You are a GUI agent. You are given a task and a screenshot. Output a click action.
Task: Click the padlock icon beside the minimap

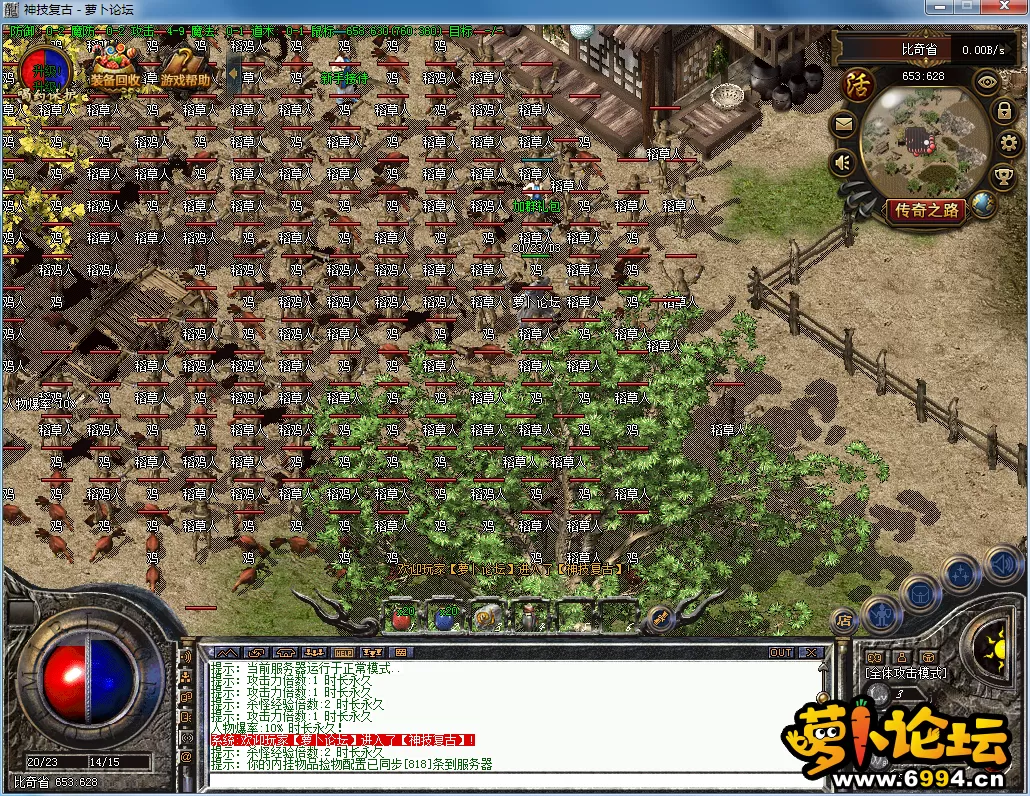coord(1004,111)
